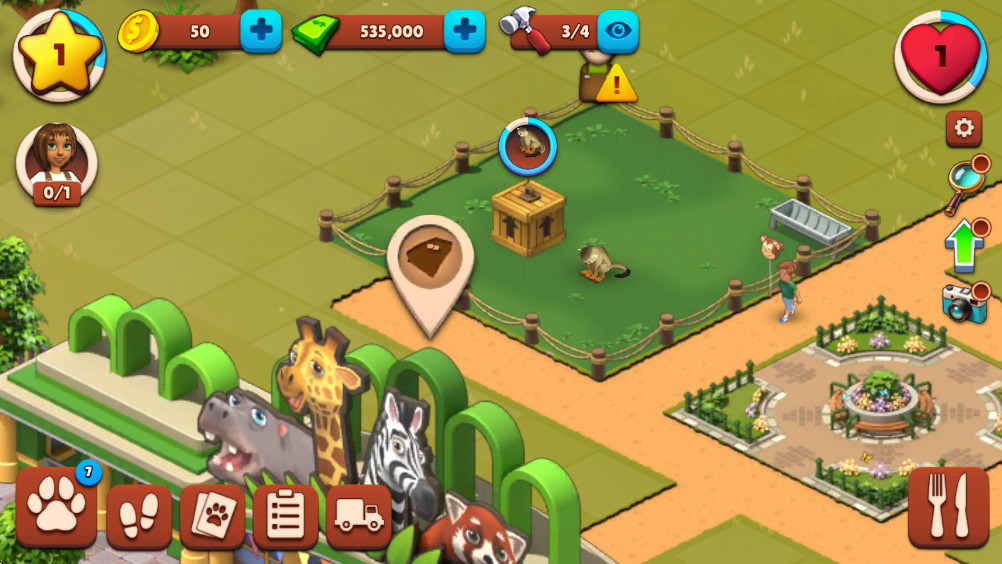
Task: Open the fork and knife food menu
Action: point(948,507)
